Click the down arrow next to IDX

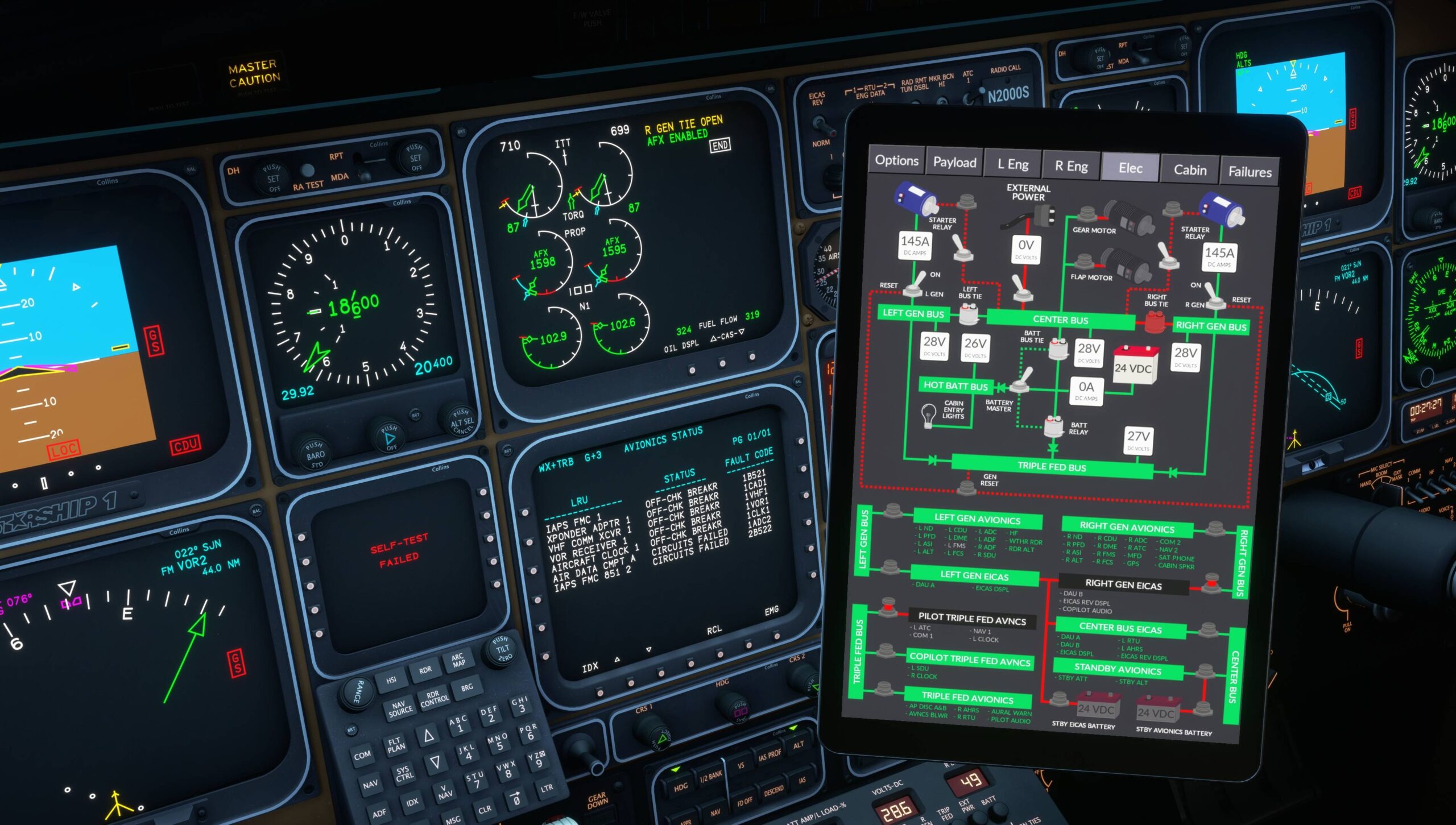648,649
